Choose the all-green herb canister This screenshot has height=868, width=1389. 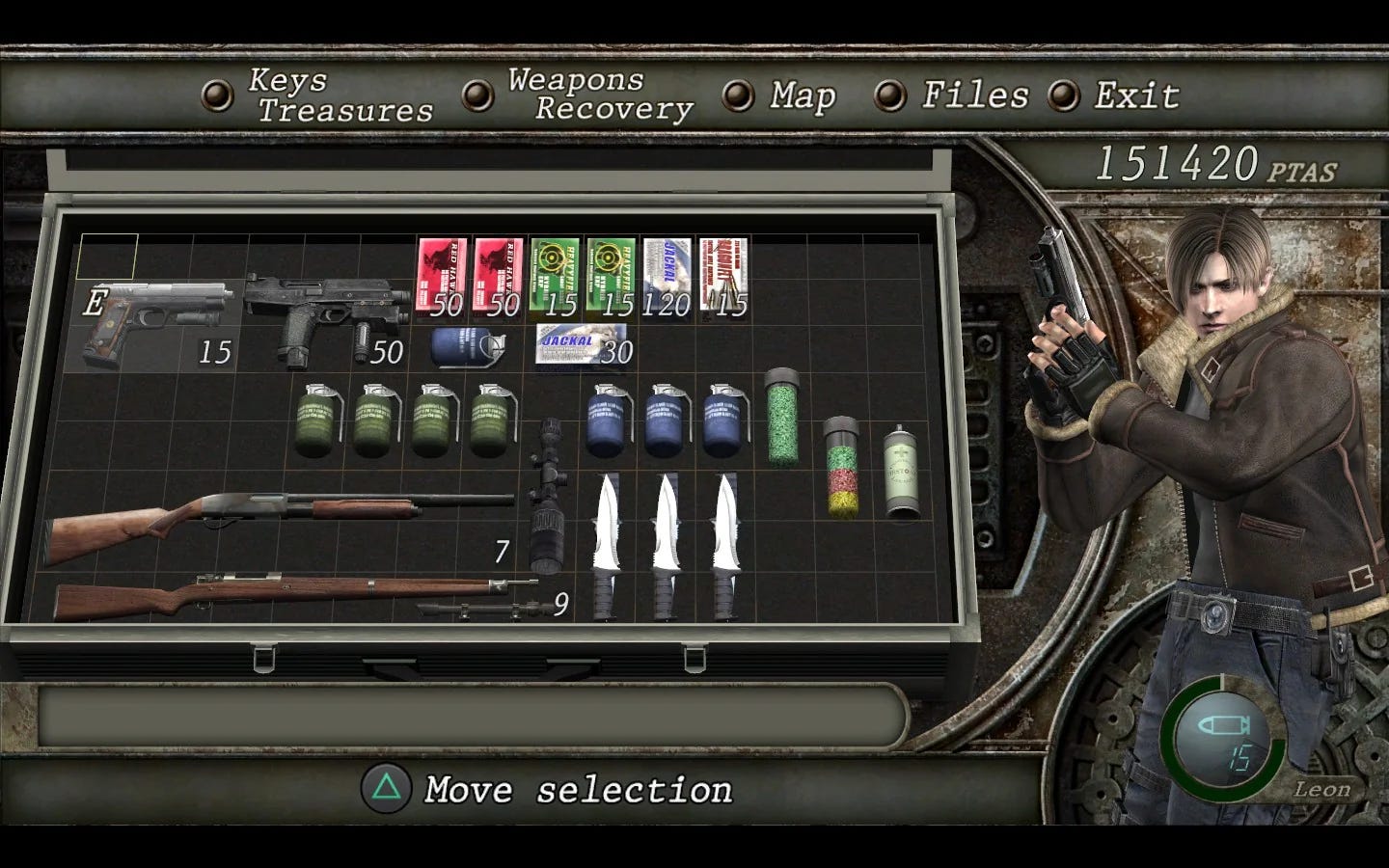coord(783,415)
